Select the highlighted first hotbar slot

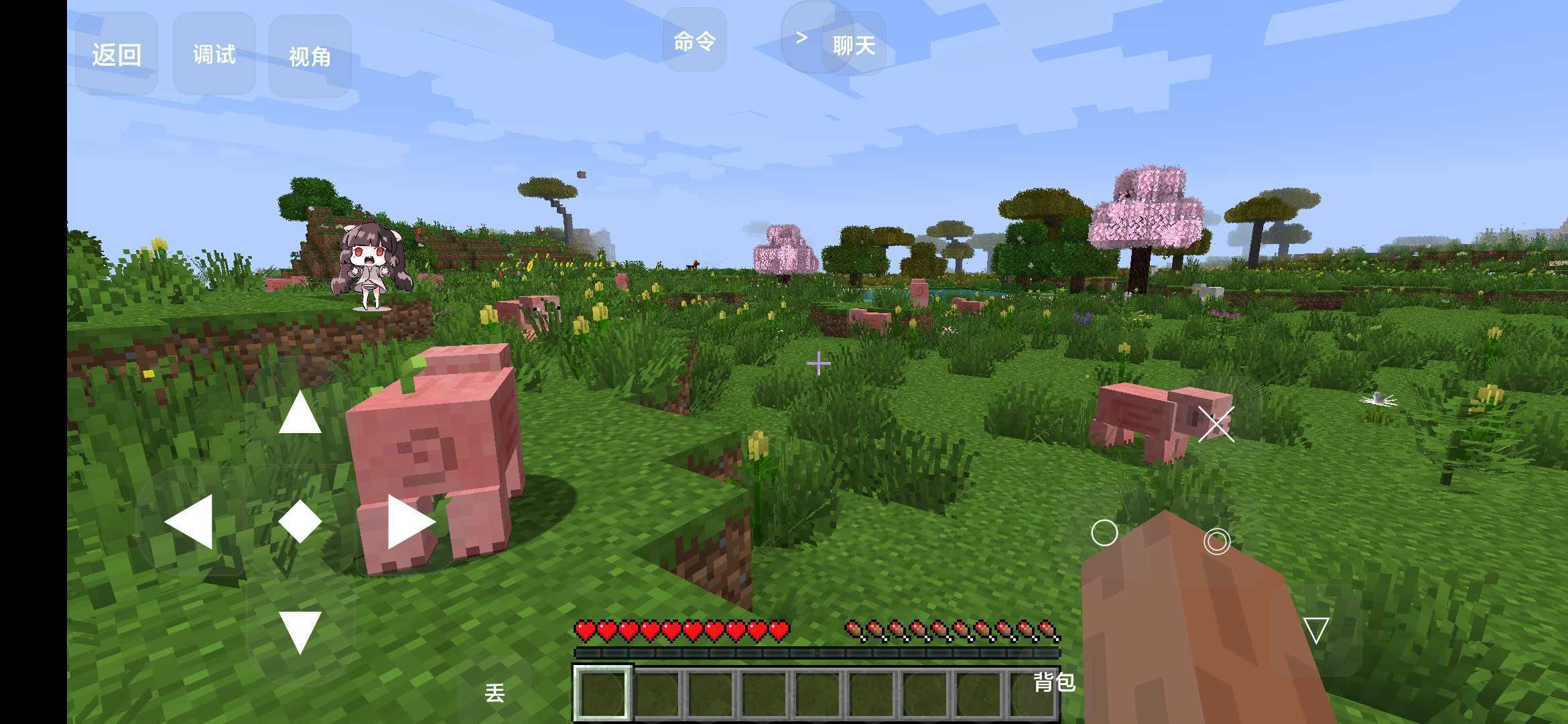[602, 693]
